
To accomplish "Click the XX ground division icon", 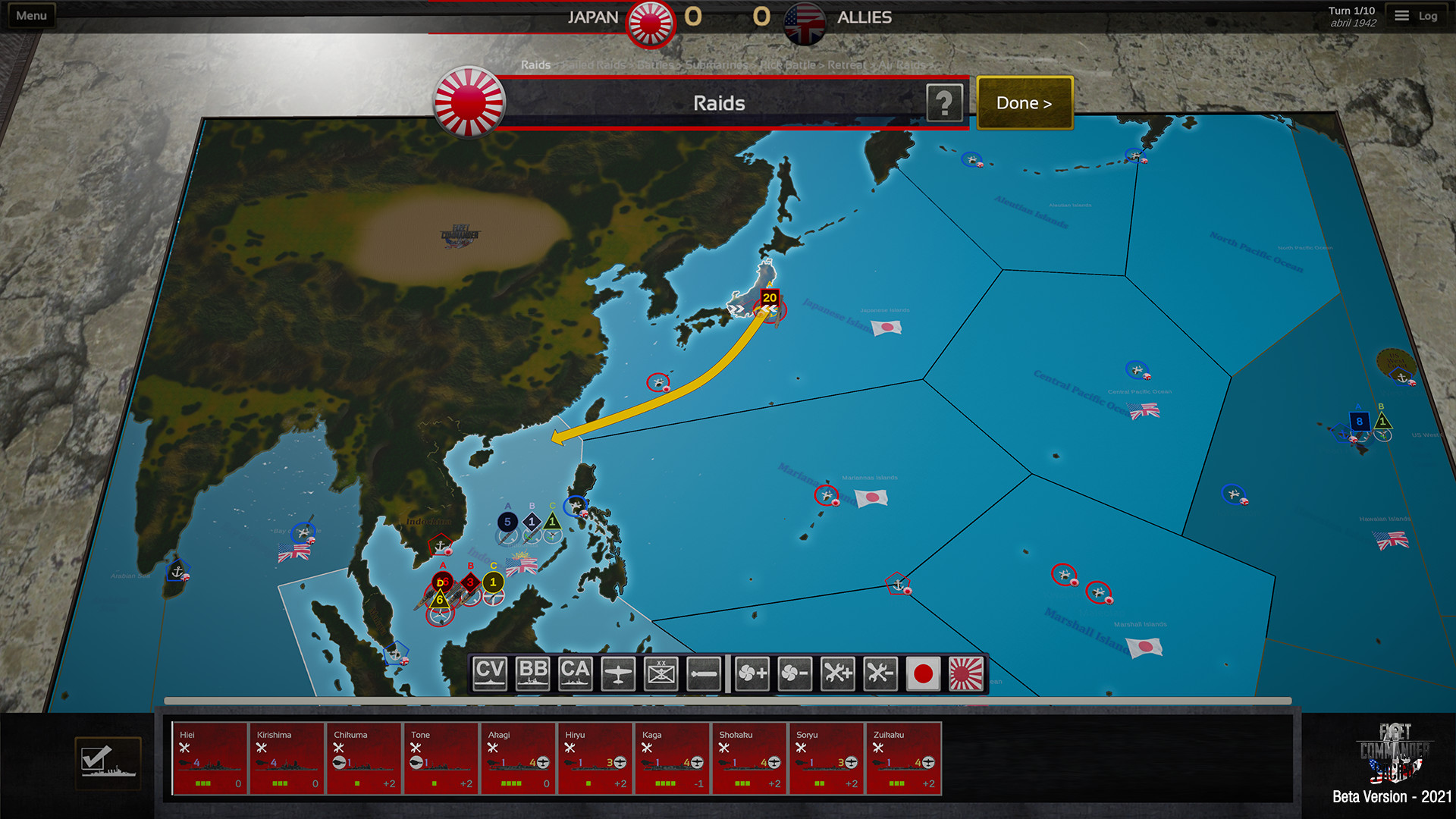I will pyautogui.click(x=661, y=673).
